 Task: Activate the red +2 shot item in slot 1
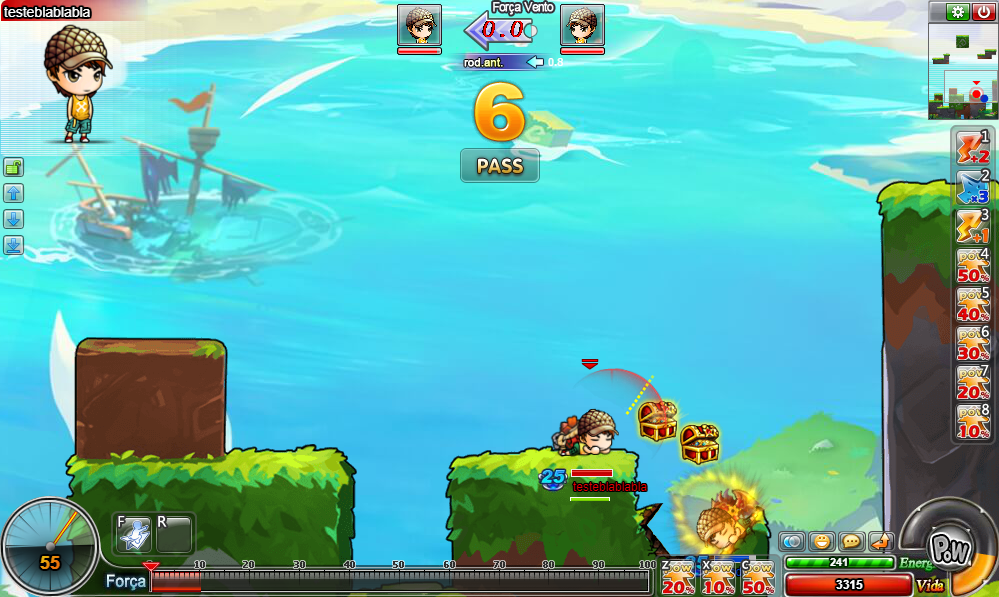tap(973, 147)
